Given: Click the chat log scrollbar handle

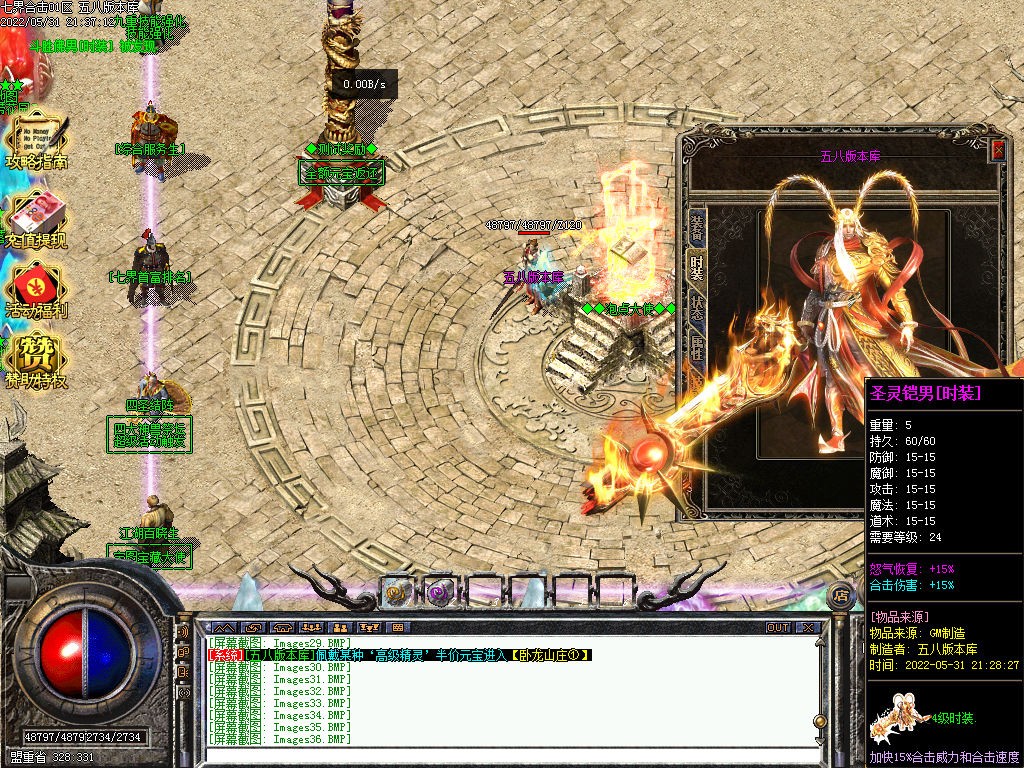Looking at the screenshot, I should point(820,721).
